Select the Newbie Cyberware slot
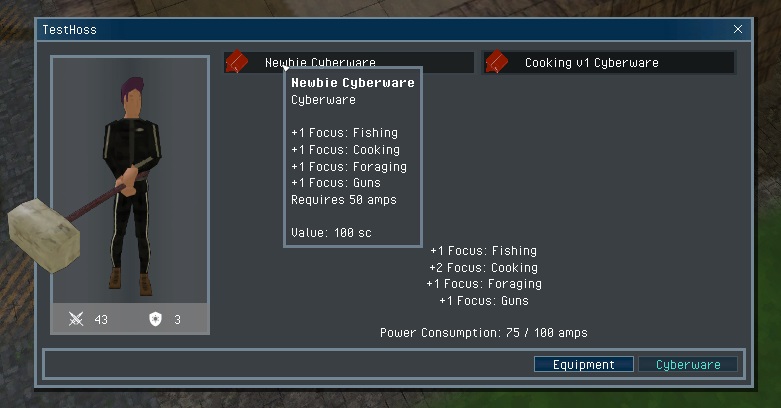781x408 pixels. [x=349, y=62]
